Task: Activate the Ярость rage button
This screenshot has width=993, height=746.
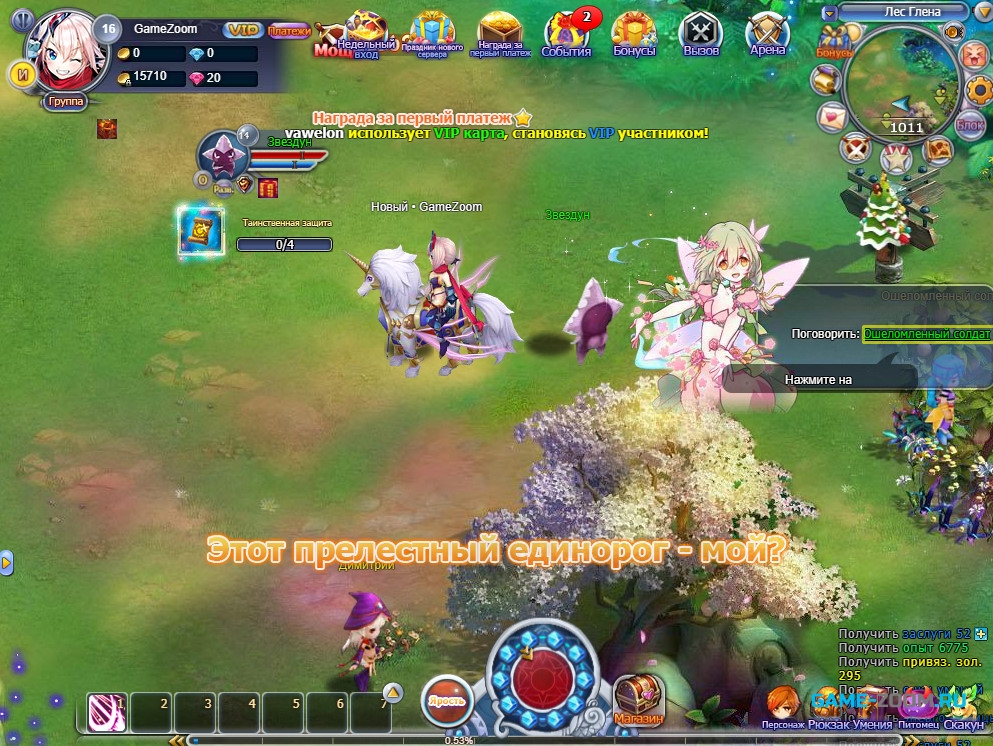Action: click(x=446, y=698)
